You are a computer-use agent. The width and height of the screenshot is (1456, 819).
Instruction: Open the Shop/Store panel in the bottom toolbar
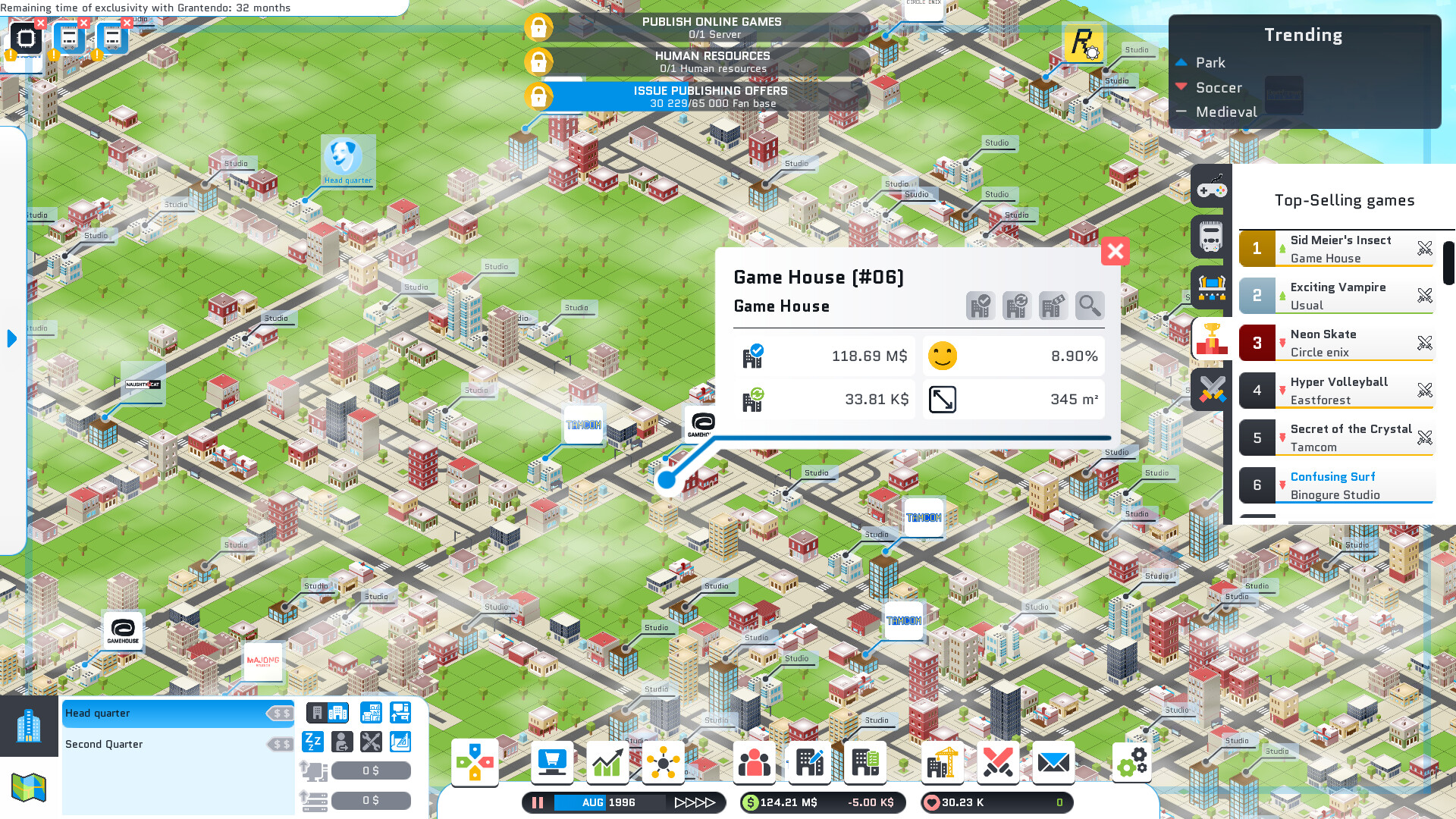[x=552, y=762]
